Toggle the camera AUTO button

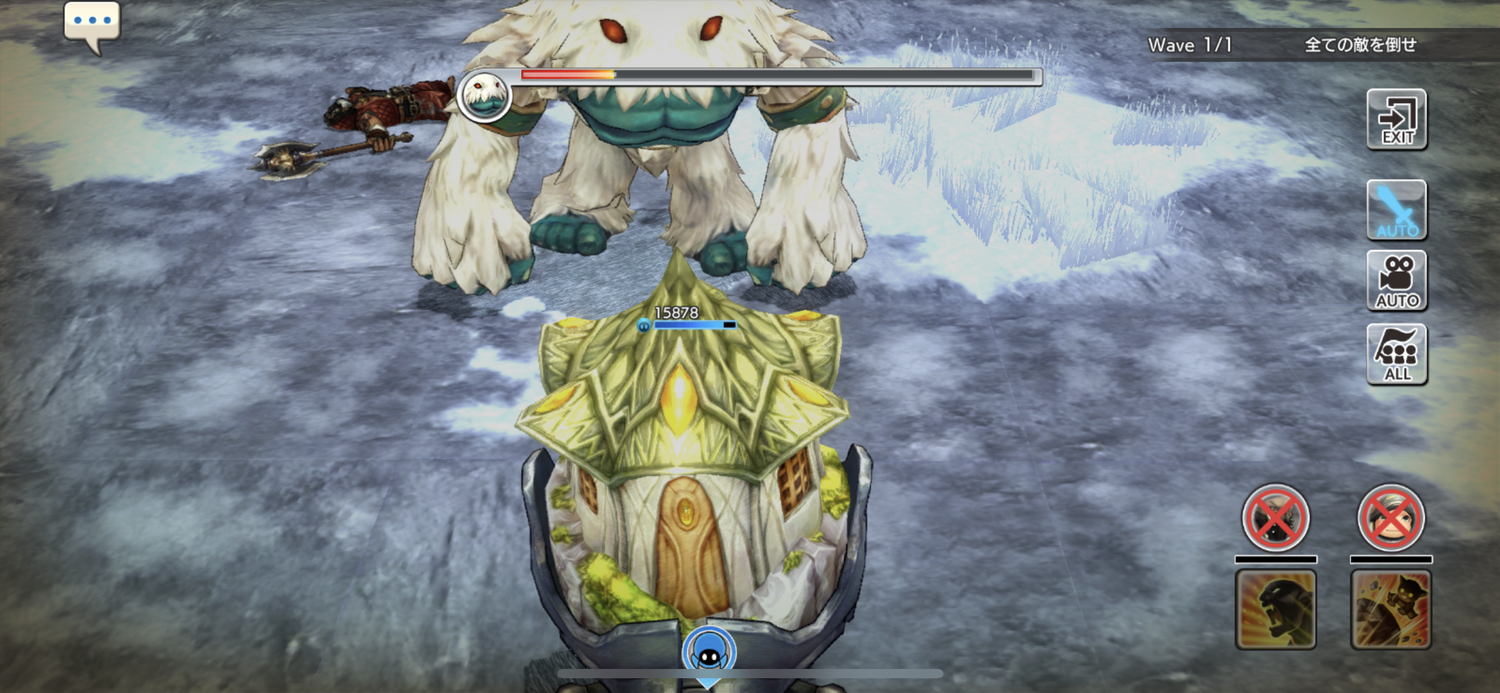[1397, 281]
